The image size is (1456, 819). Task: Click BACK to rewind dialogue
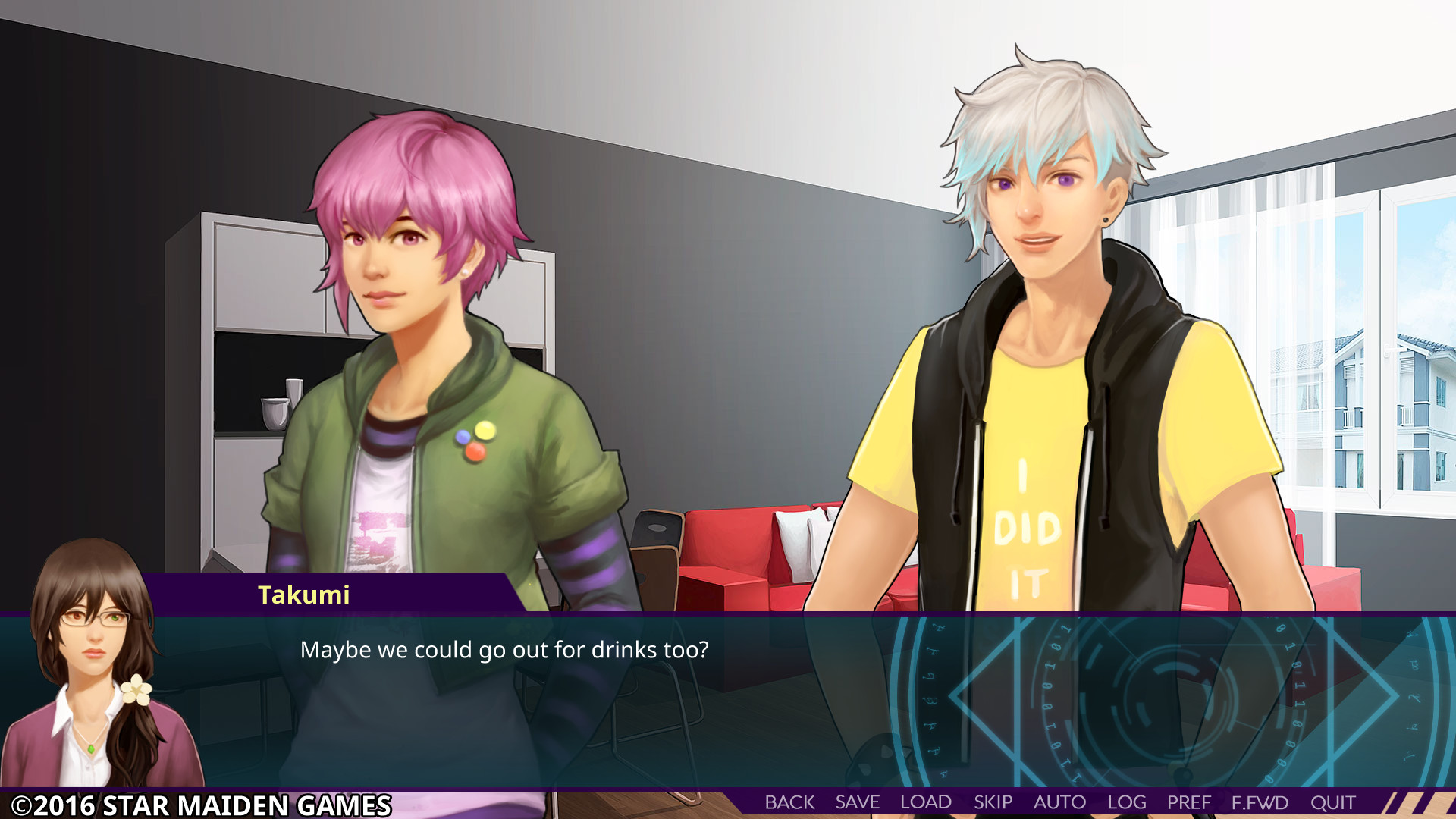coord(789,802)
